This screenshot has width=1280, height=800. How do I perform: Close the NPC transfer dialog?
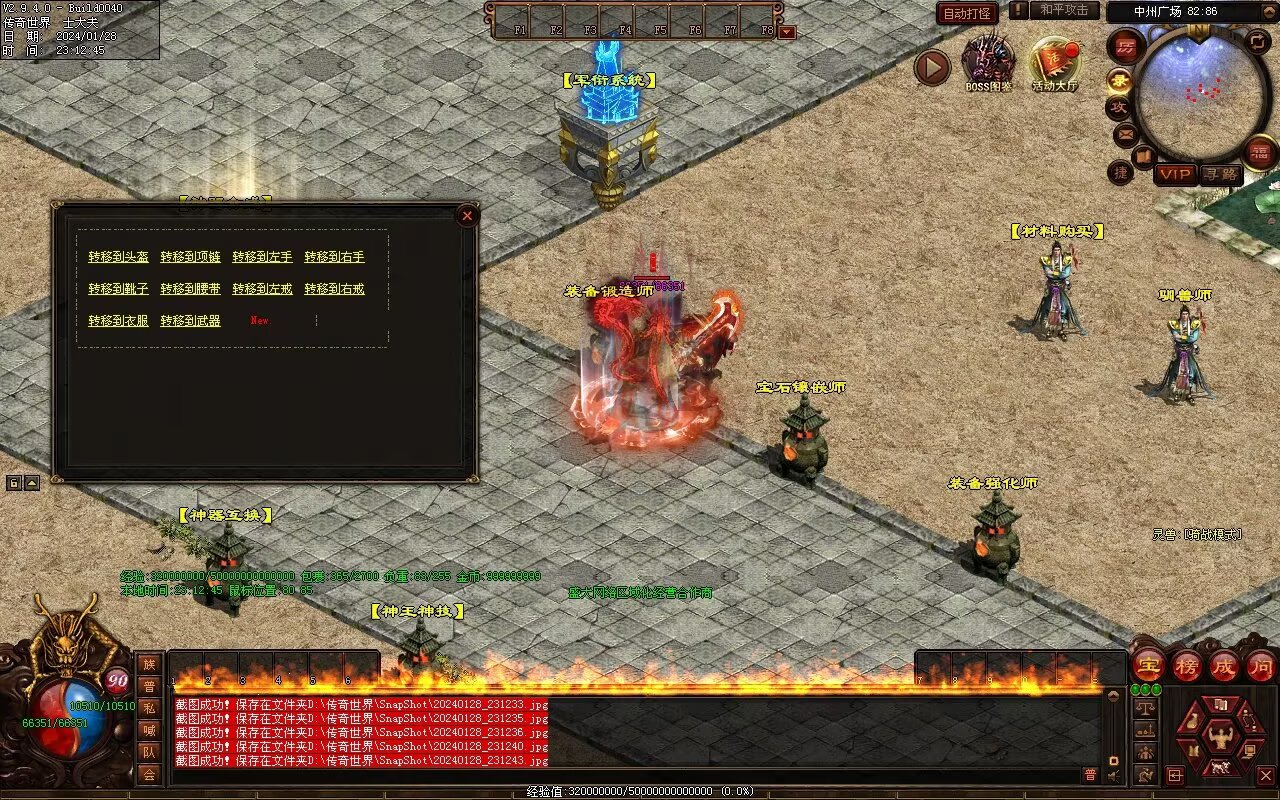(466, 215)
